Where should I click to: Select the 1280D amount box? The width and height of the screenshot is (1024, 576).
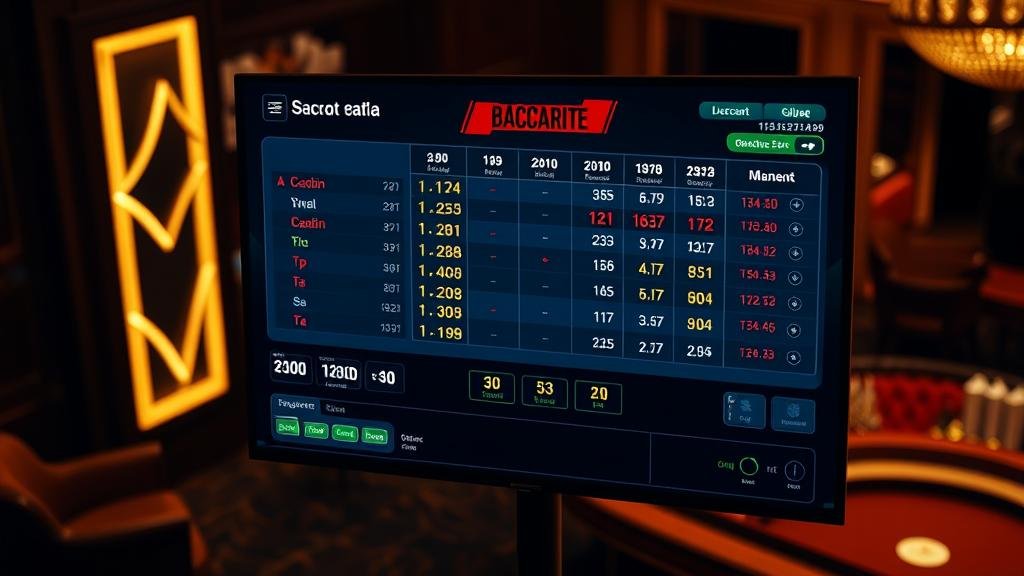coord(338,372)
